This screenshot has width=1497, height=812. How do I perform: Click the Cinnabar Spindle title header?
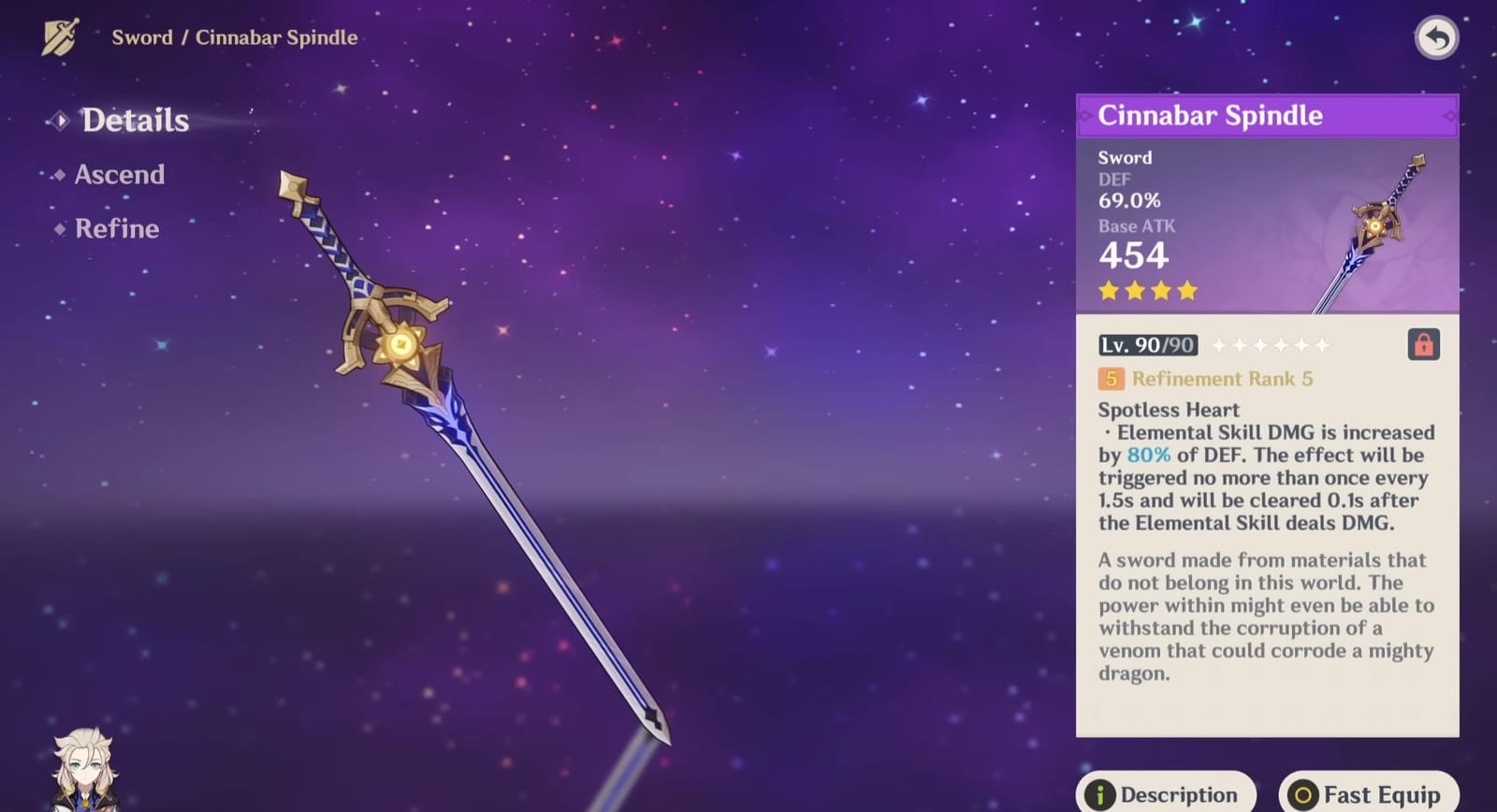(x=1212, y=115)
